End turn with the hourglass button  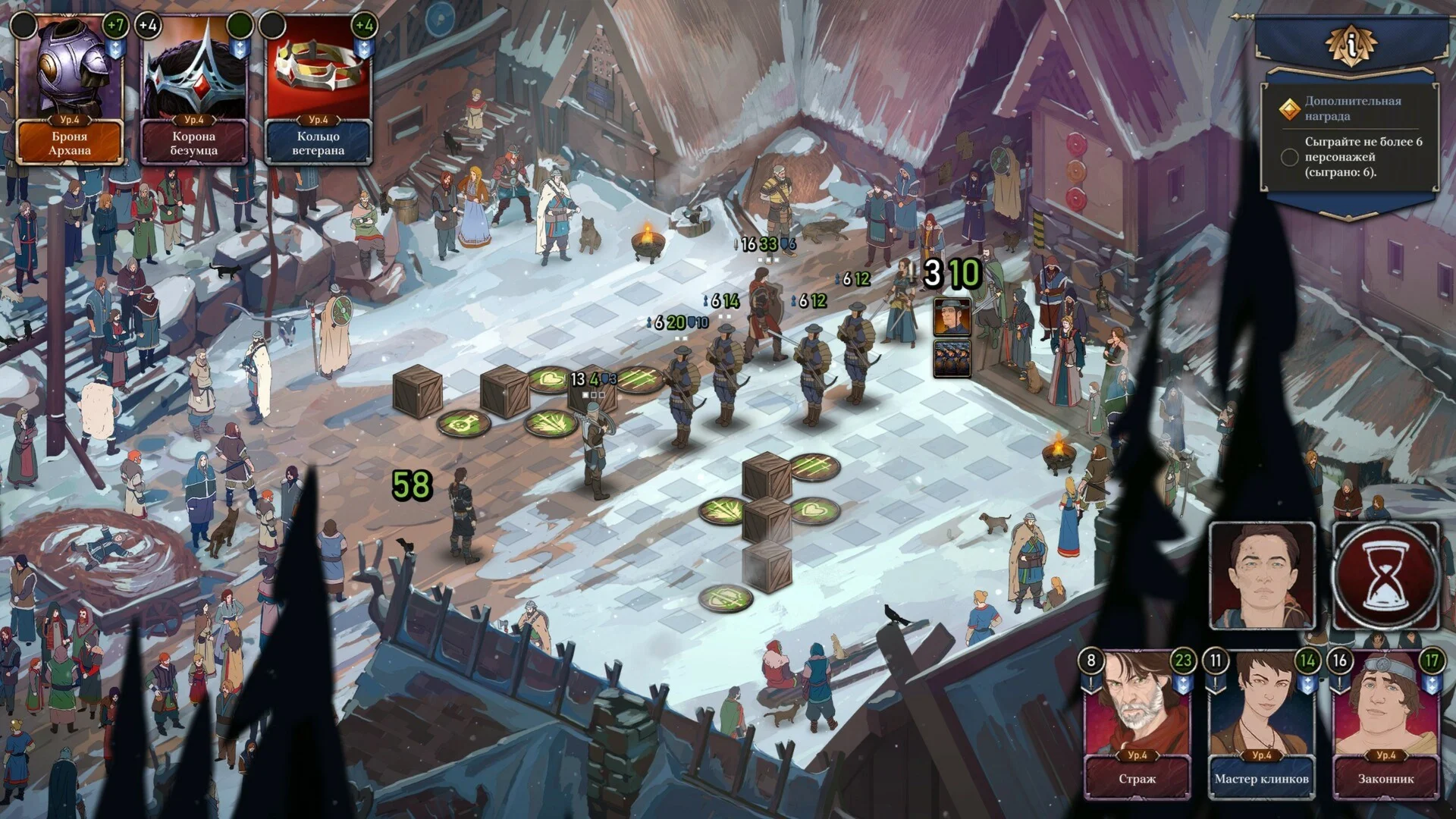coord(1386,576)
